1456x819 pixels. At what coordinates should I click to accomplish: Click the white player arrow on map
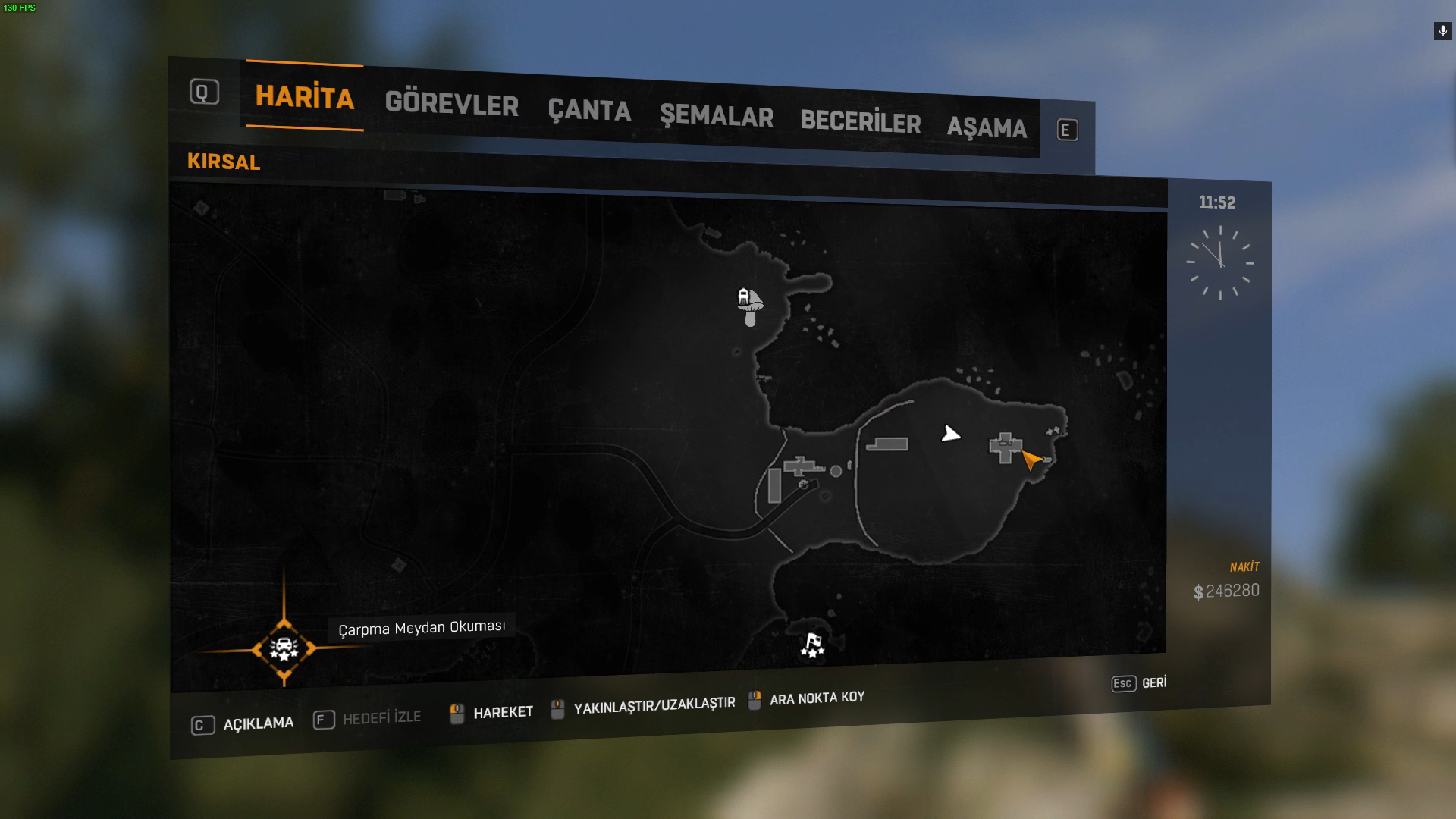pyautogui.click(x=950, y=434)
